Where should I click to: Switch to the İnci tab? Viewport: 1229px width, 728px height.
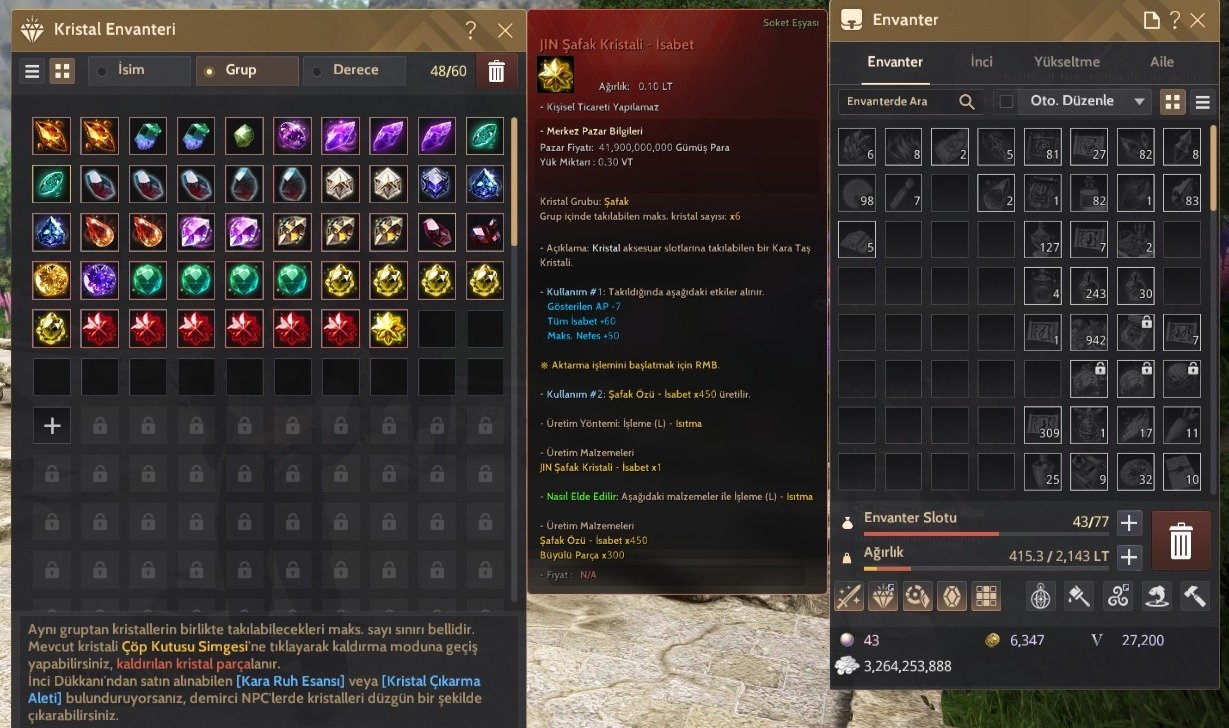[981, 62]
